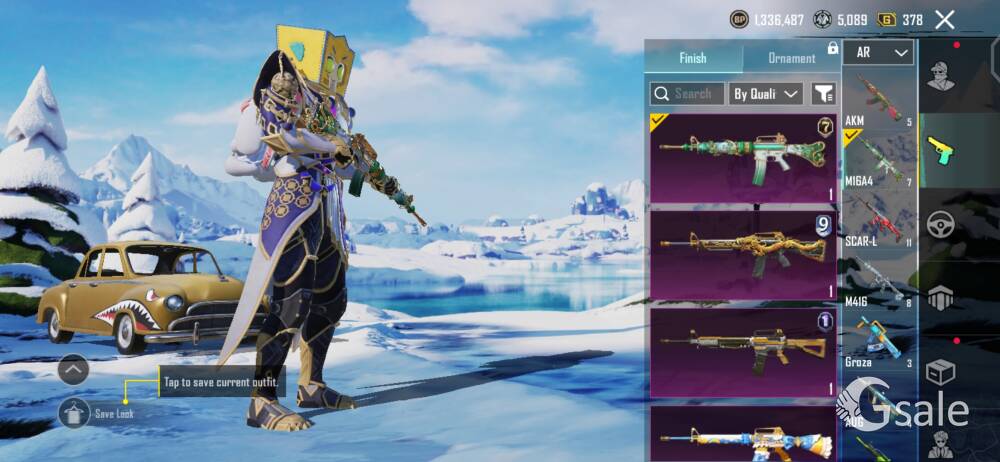This screenshot has height=462, width=1000.
Task: Open the AR weapon type dropdown
Action: [x=878, y=53]
